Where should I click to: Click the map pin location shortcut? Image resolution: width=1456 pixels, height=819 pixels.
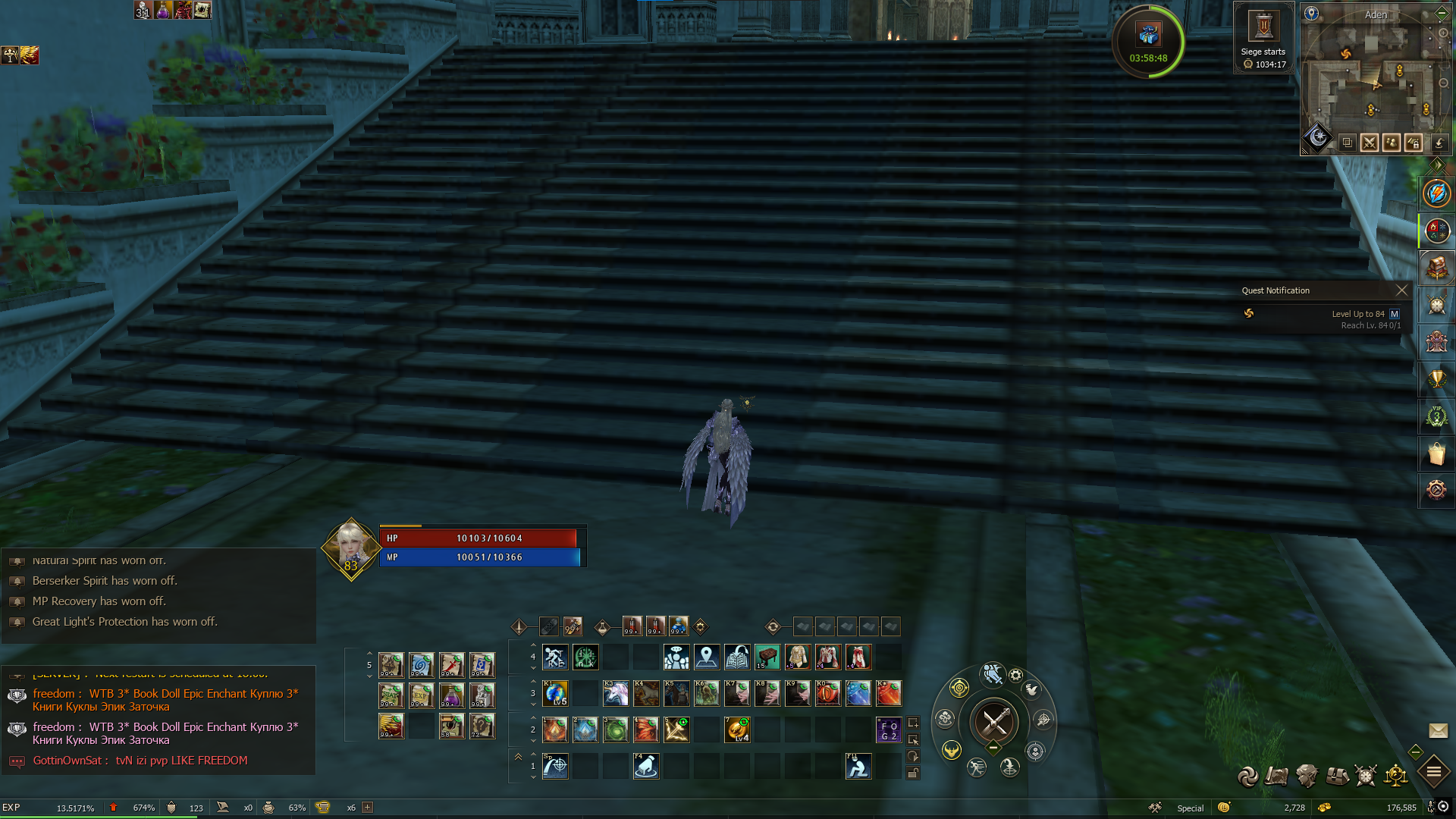[706, 657]
